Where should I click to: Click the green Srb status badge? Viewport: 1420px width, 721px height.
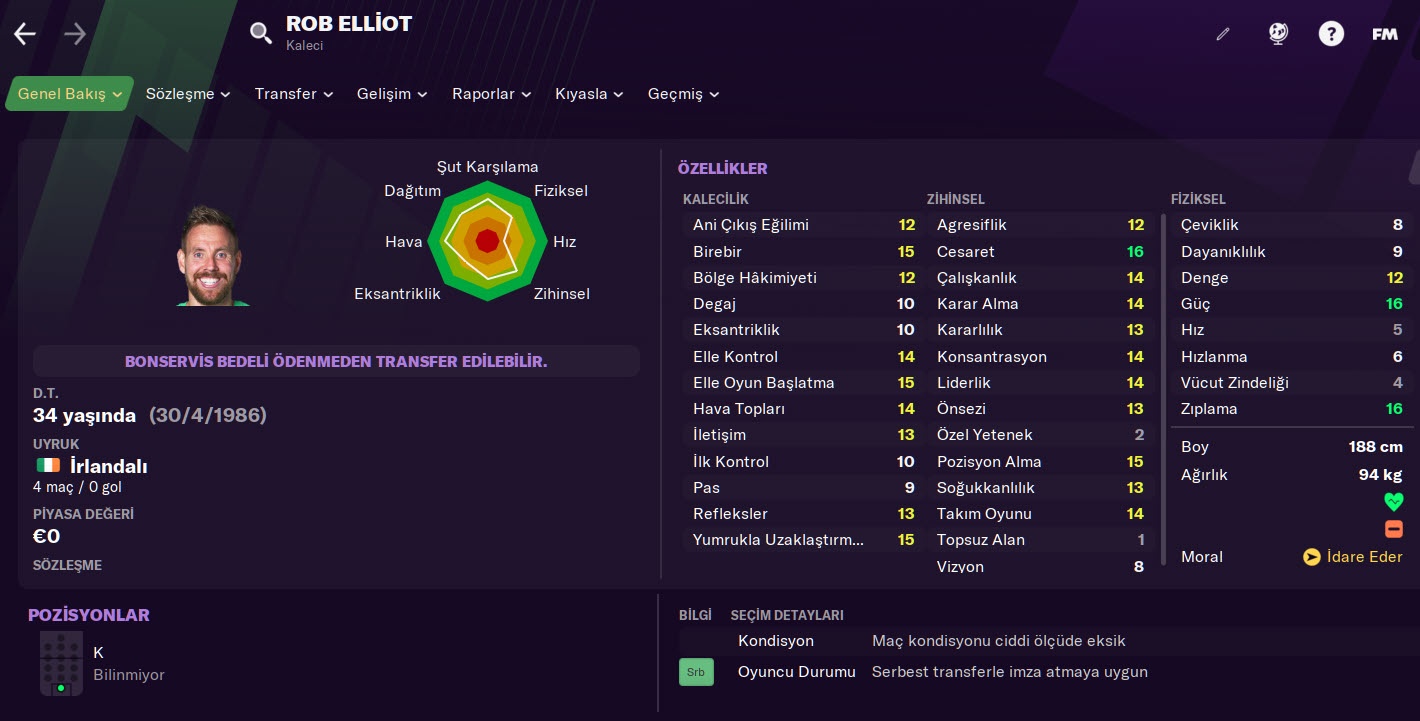click(696, 672)
